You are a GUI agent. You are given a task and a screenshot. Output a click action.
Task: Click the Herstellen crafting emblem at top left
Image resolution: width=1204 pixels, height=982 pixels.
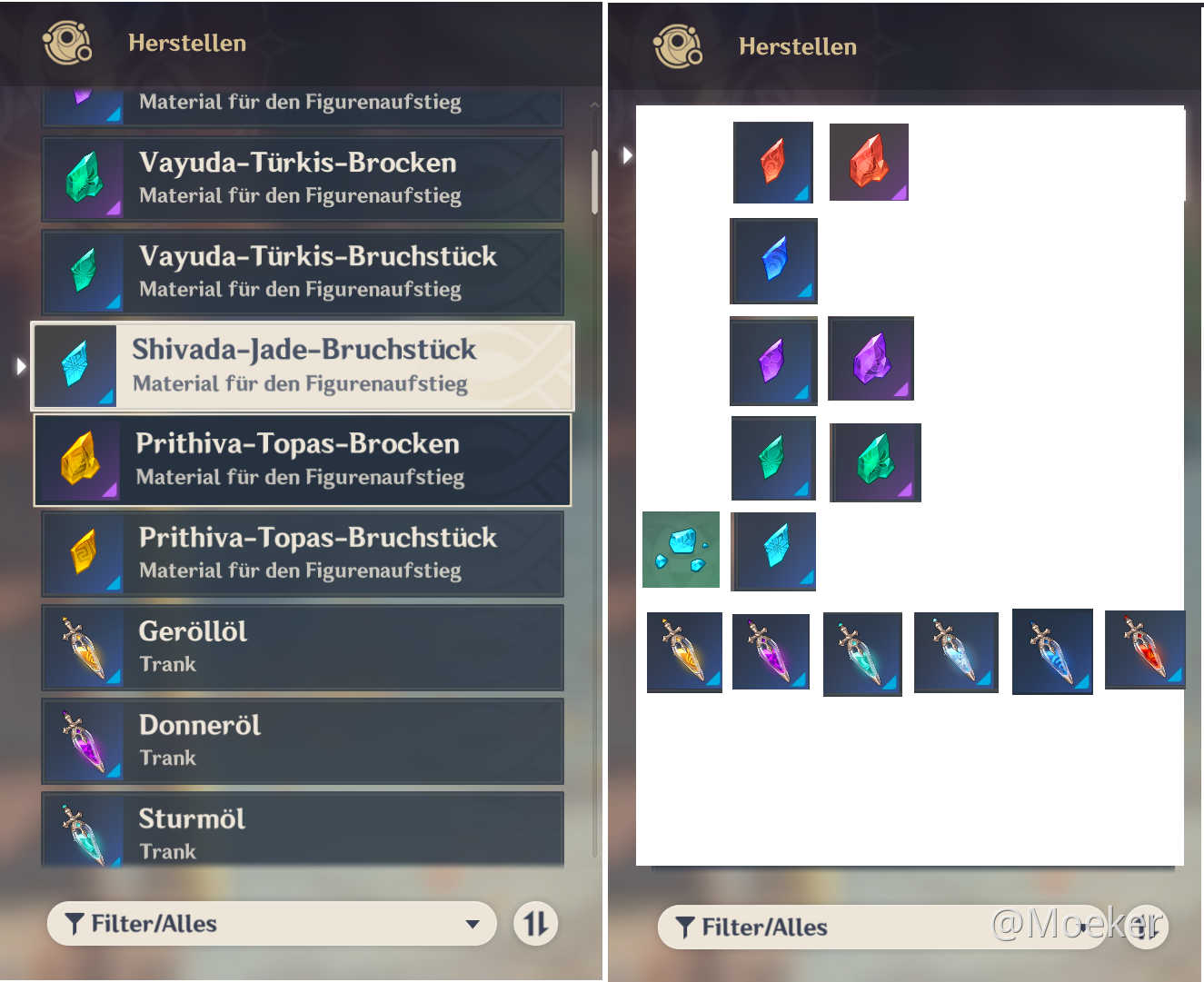65,43
